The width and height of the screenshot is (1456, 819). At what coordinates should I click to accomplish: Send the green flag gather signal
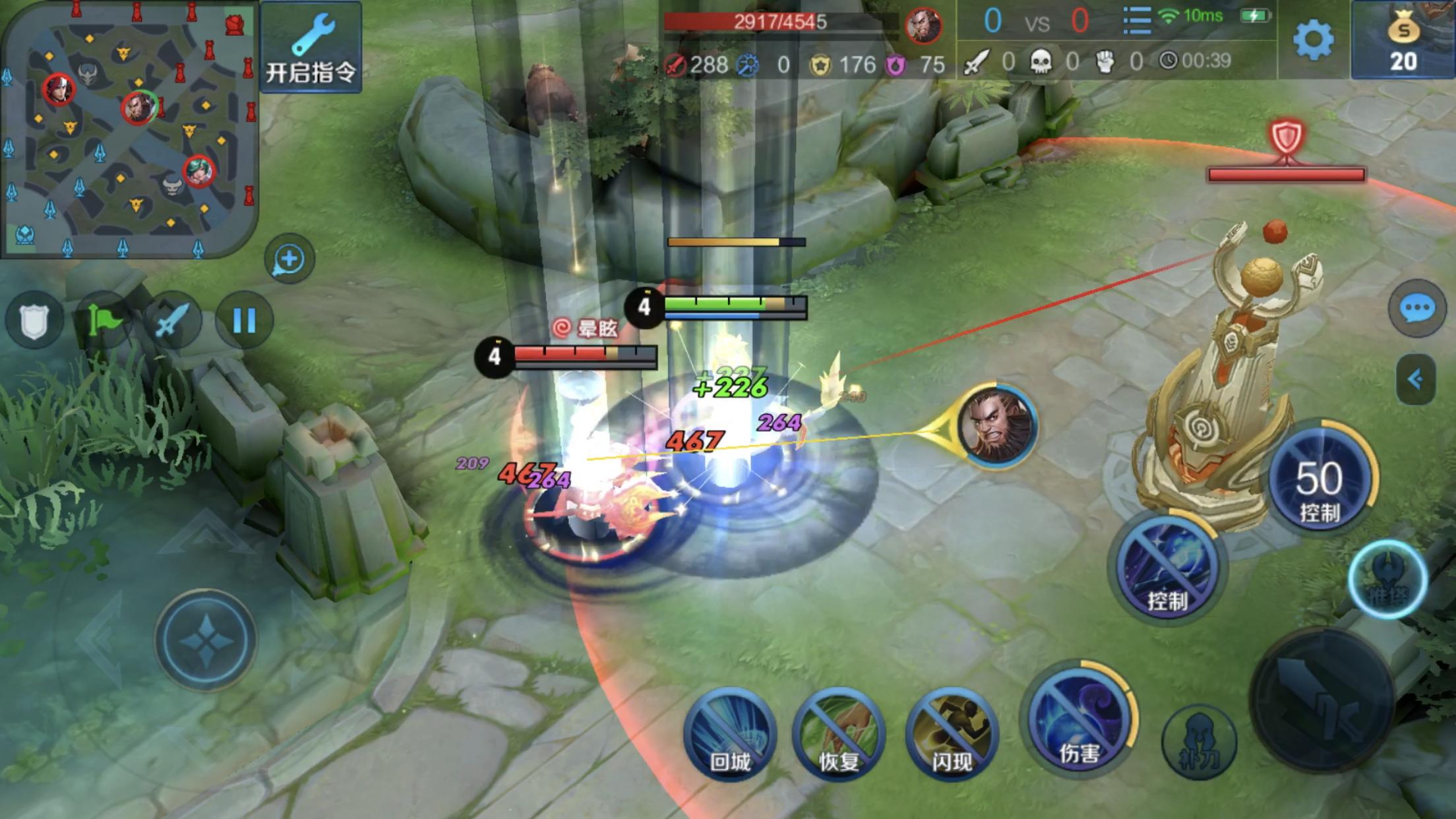click(104, 321)
